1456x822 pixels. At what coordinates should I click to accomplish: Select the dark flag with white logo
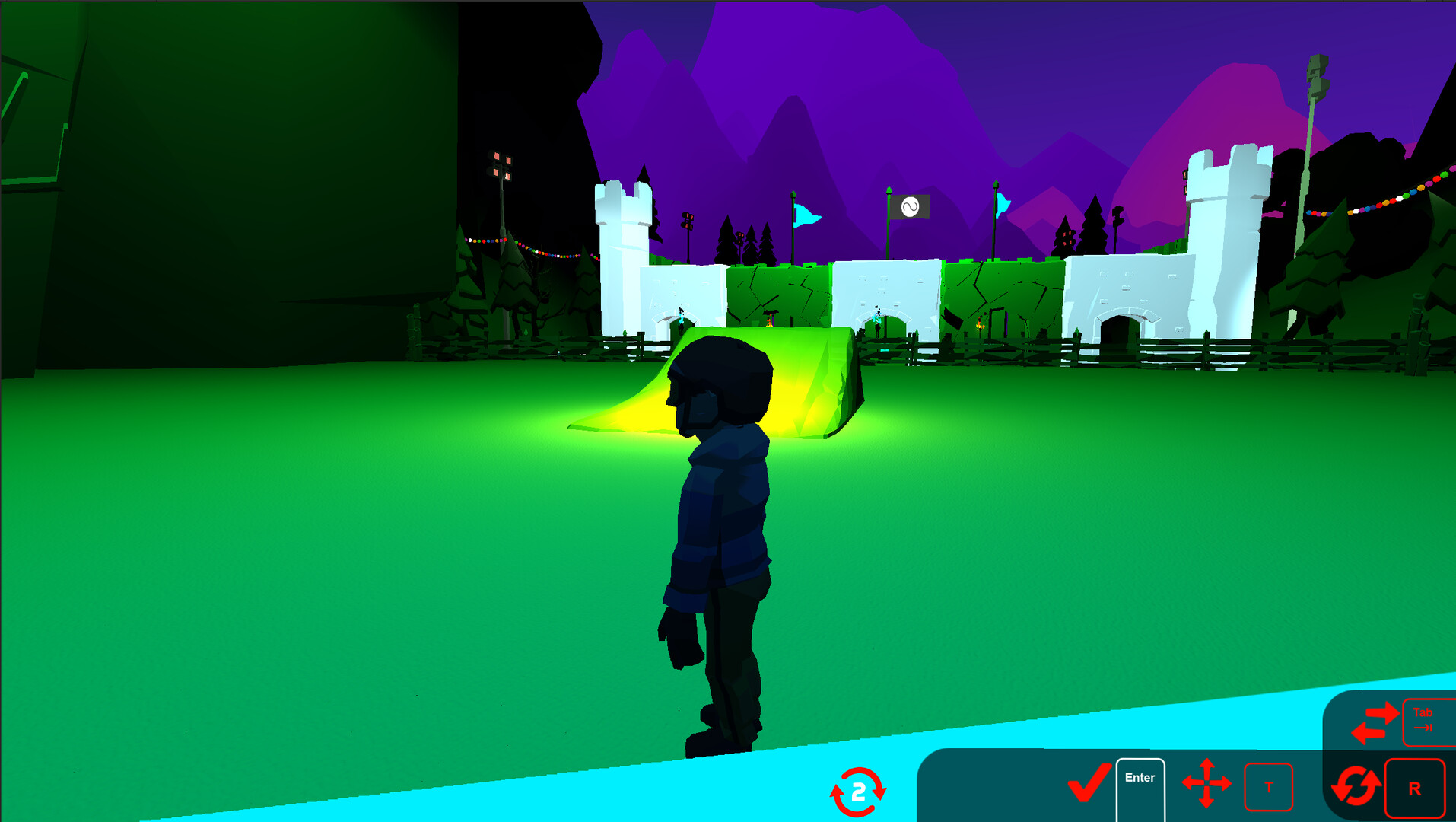(x=912, y=205)
